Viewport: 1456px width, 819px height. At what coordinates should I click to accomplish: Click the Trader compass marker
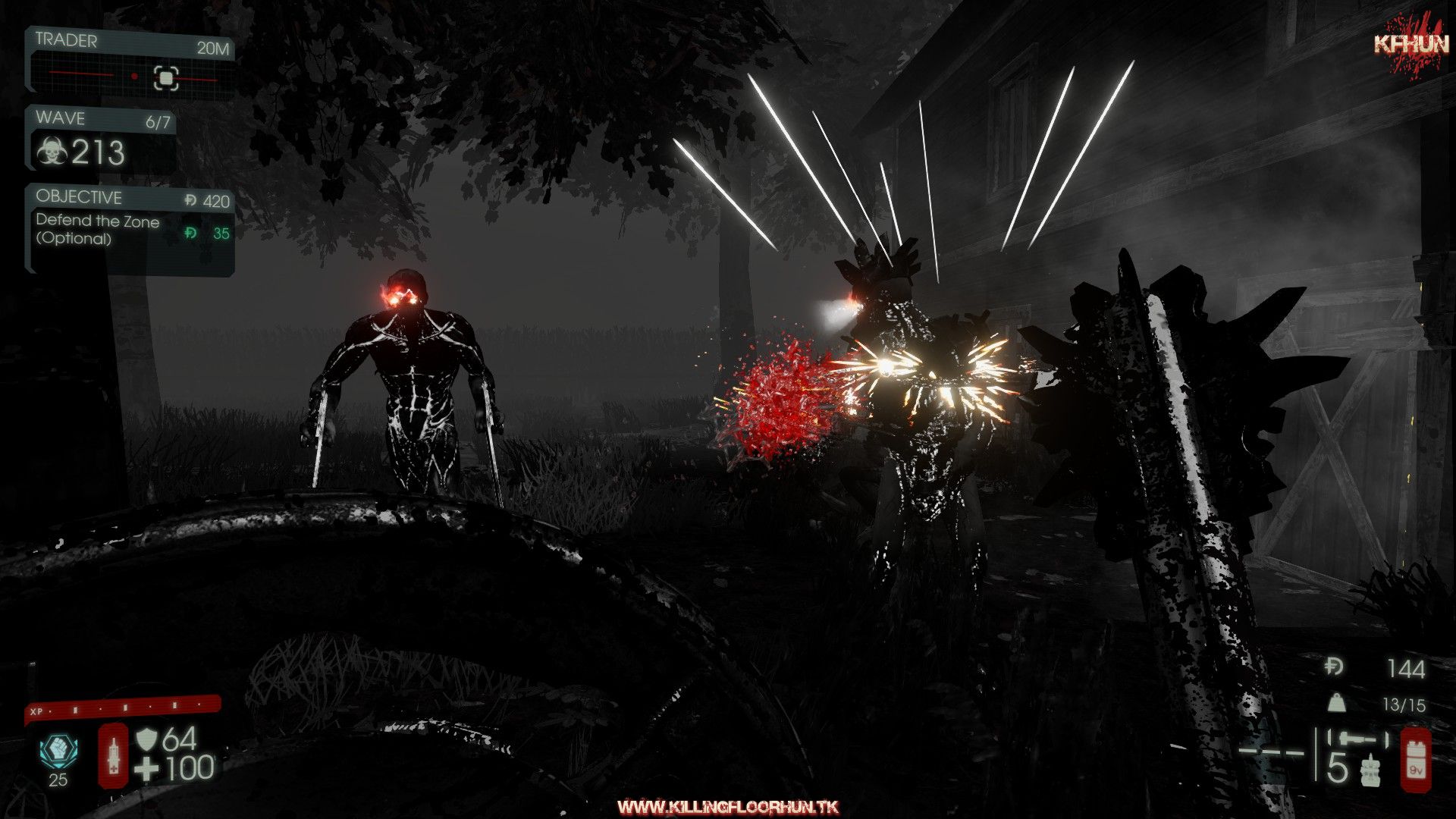pyautogui.click(x=166, y=77)
